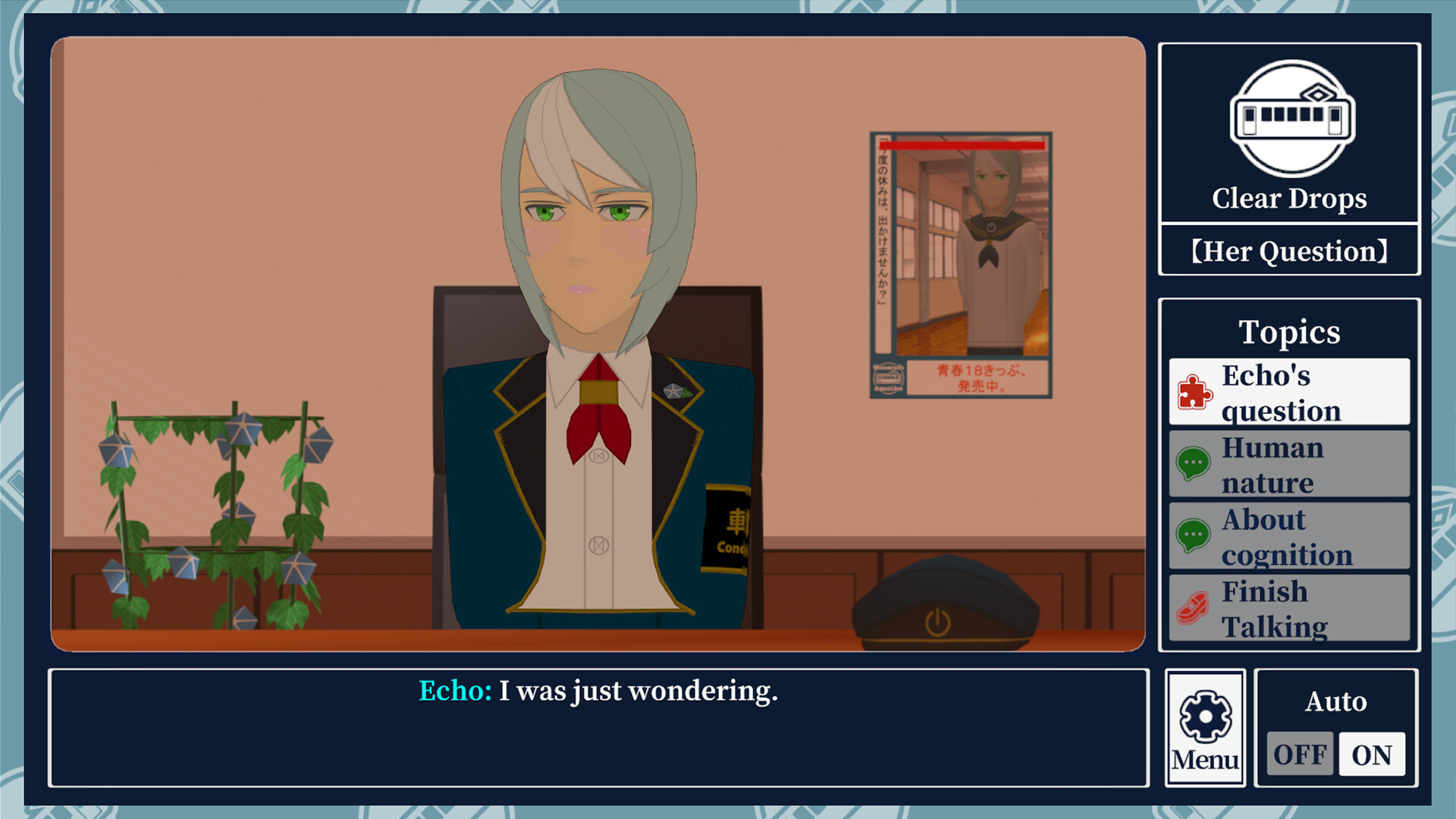Click the Clear Drops label
This screenshot has width=1456, height=819.
point(1288,199)
